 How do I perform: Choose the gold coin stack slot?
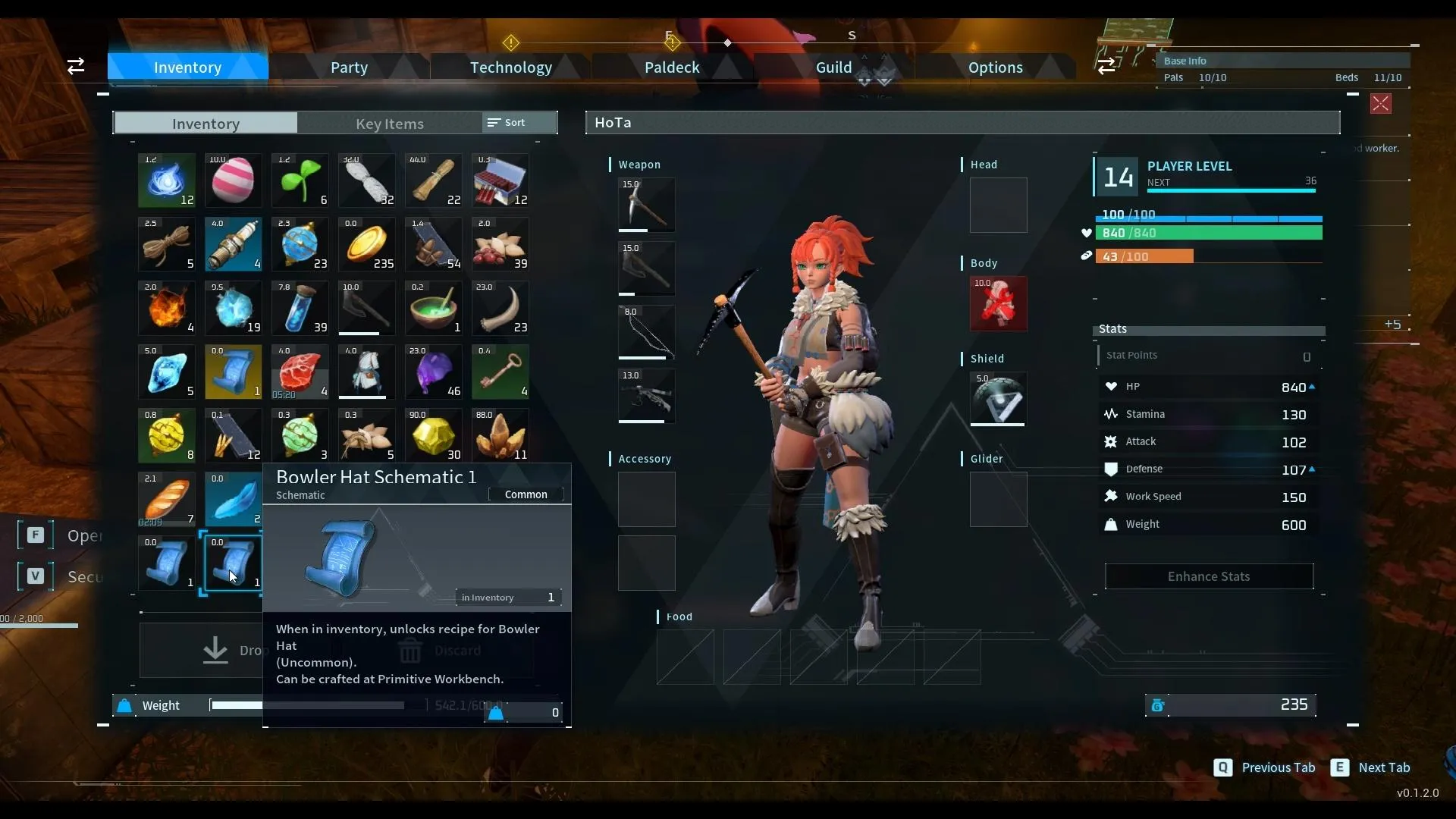click(367, 244)
